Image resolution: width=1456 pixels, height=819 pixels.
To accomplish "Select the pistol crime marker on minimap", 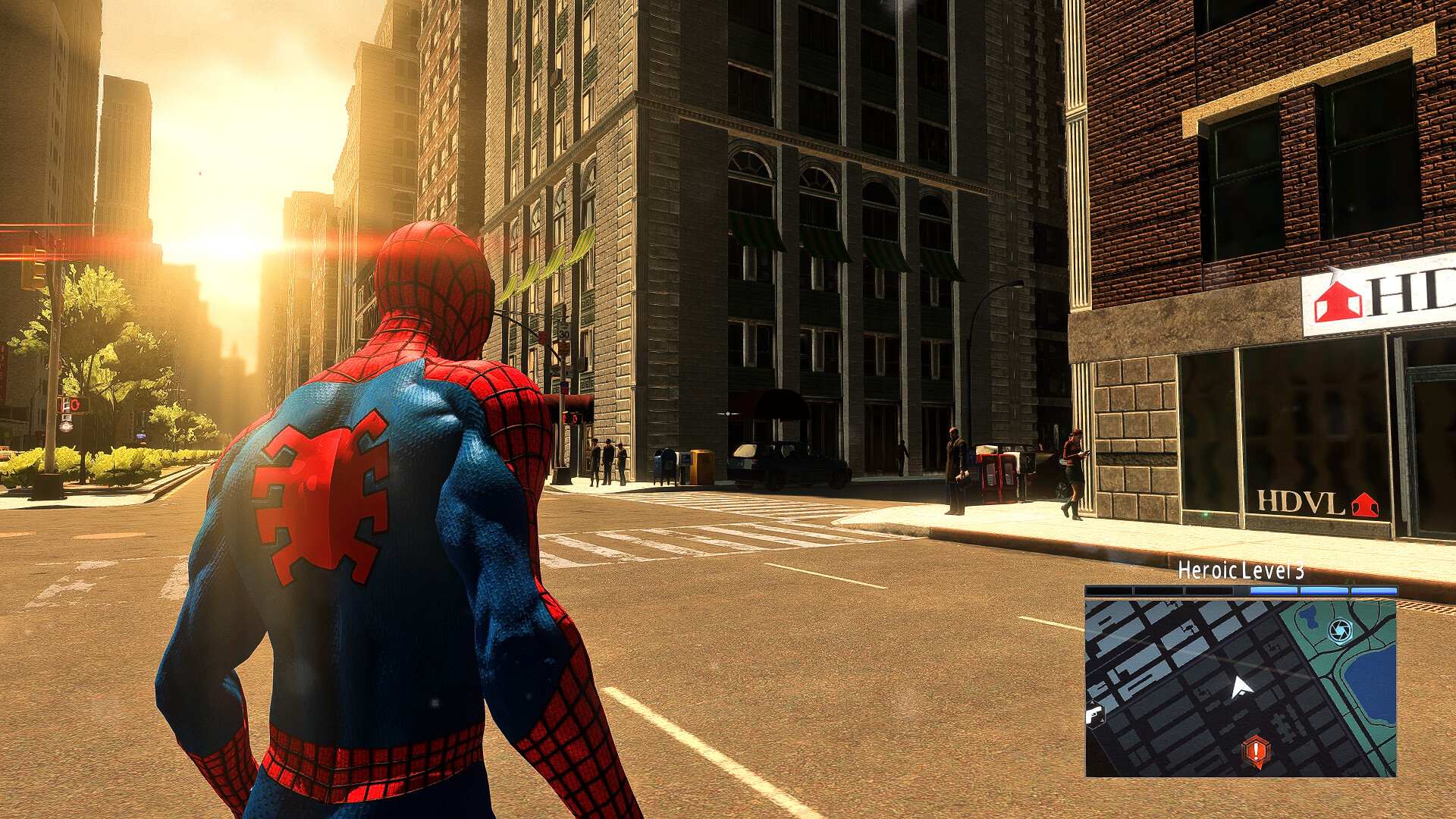I will point(1094,714).
